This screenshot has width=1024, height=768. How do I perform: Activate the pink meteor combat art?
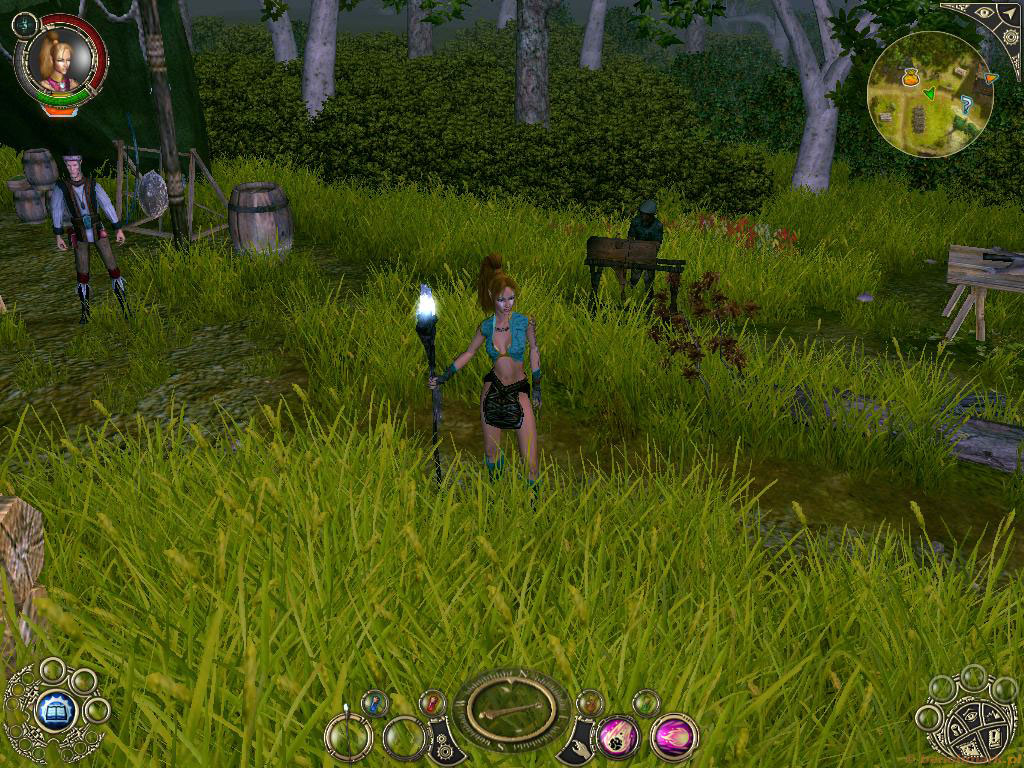(618, 739)
